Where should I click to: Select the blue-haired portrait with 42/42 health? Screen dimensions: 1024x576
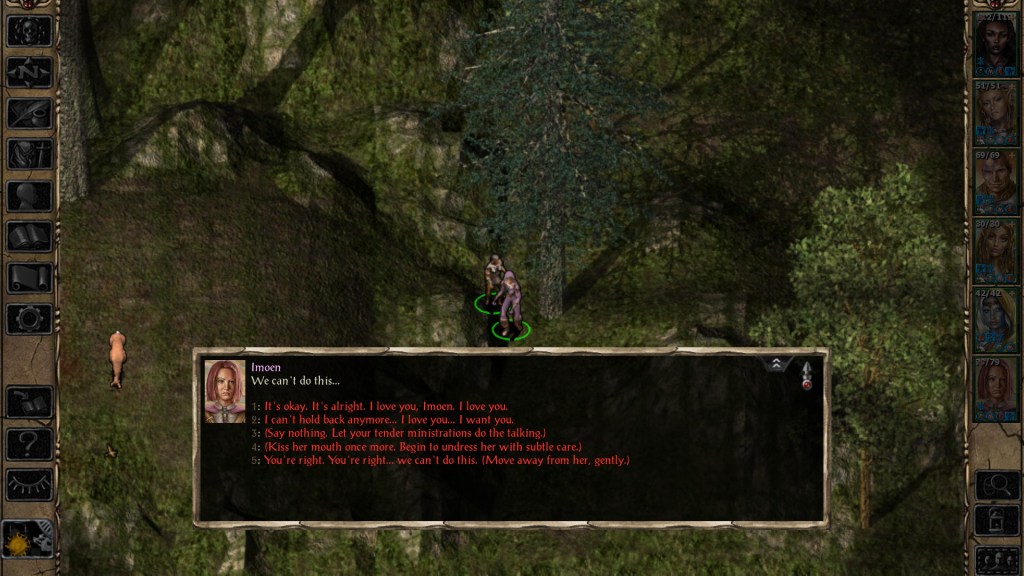996,320
